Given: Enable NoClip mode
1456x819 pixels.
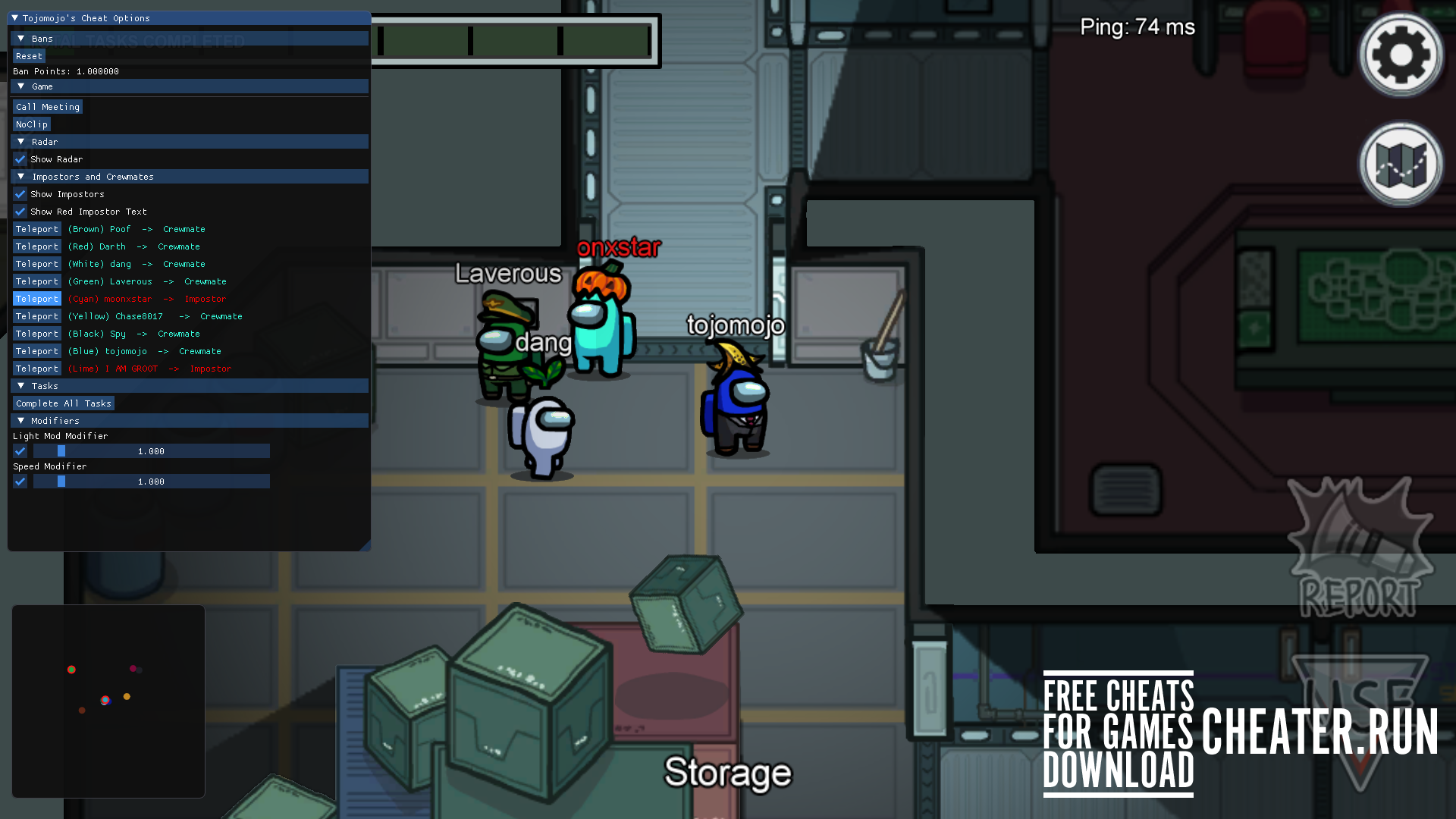Looking at the screenshot, I should coord(31,124).
